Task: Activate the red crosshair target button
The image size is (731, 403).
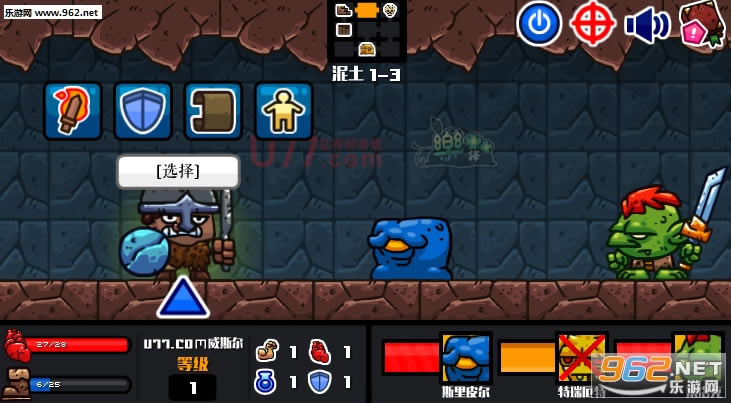Action: pos(593,24)
